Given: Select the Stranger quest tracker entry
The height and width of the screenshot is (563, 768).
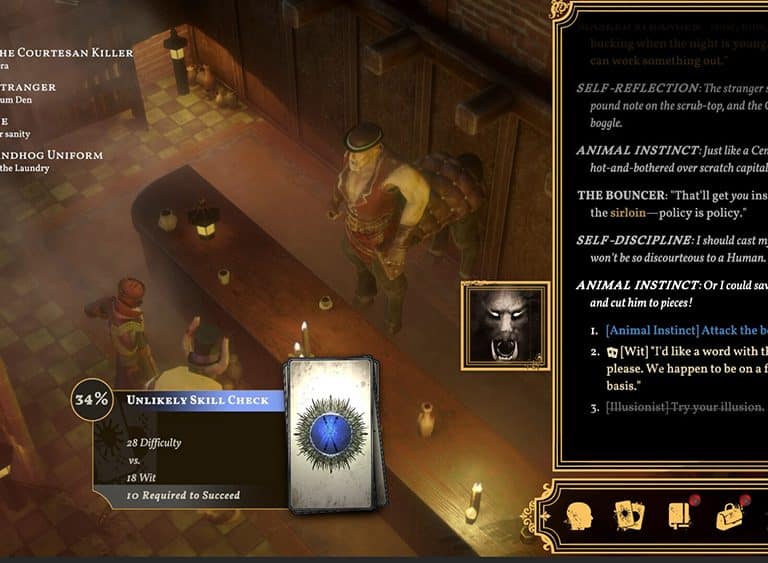Looking at the screenshot, I should click(30, 87).
